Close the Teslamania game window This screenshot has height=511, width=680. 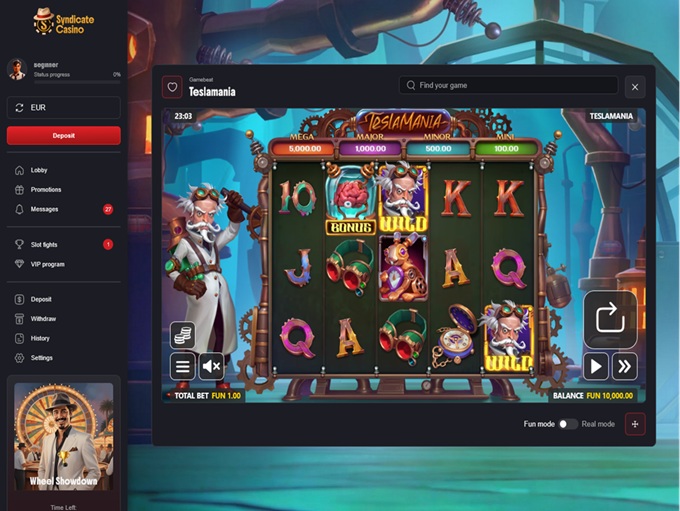click(634, 88)
